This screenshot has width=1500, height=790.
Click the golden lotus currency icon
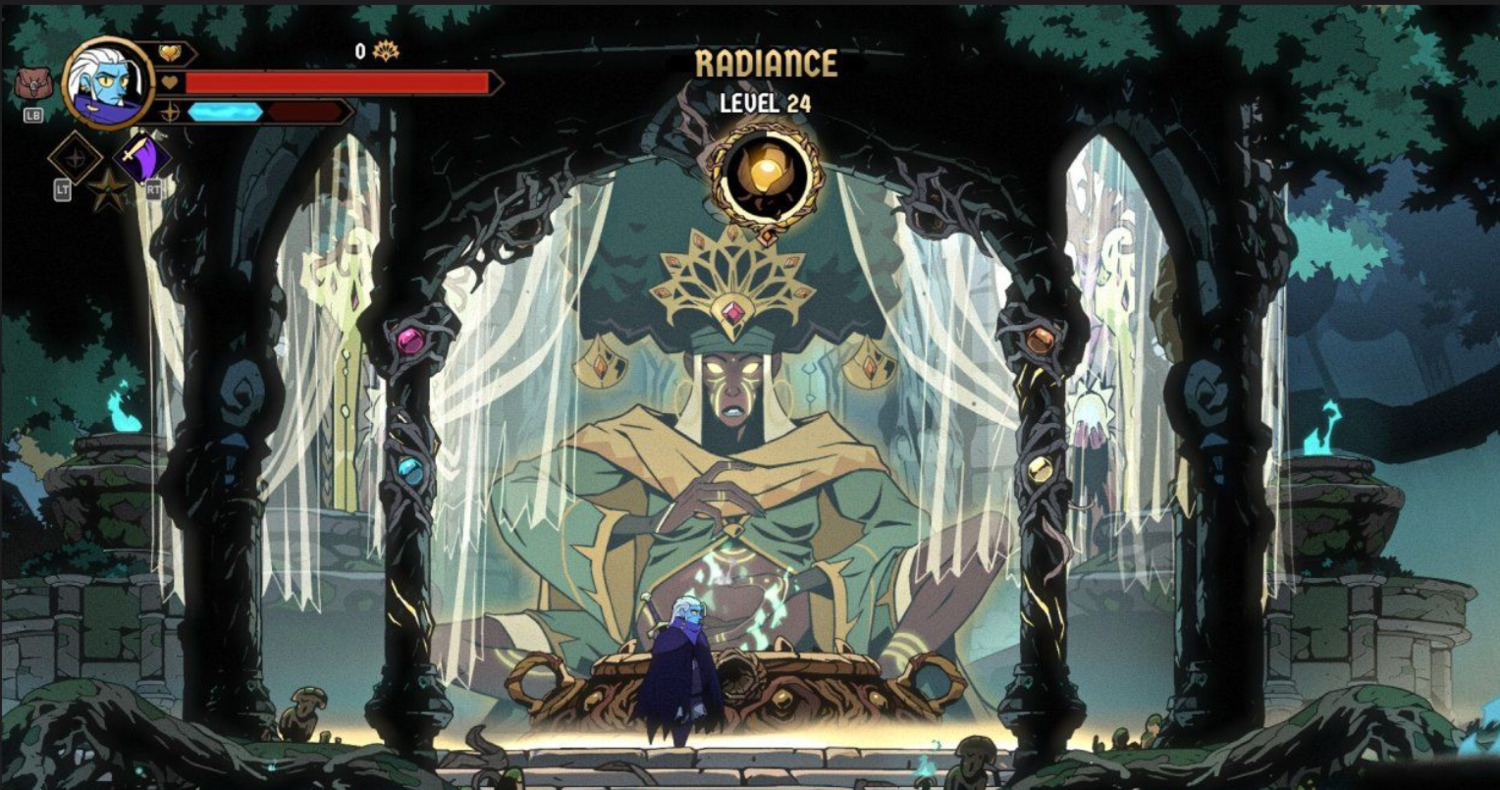[x=385, y=51]
